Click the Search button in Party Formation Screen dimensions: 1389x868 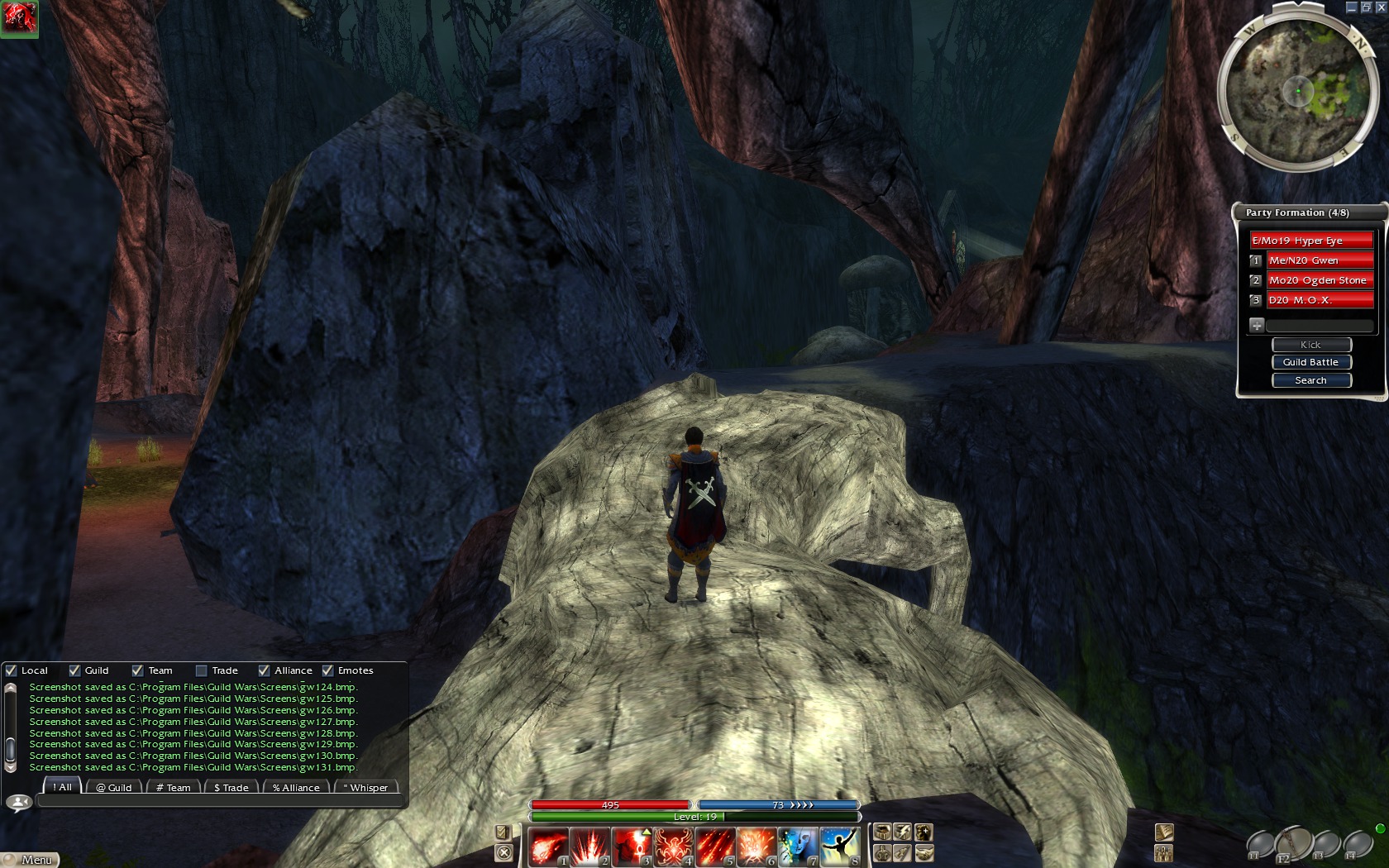tap(1310, 380)
